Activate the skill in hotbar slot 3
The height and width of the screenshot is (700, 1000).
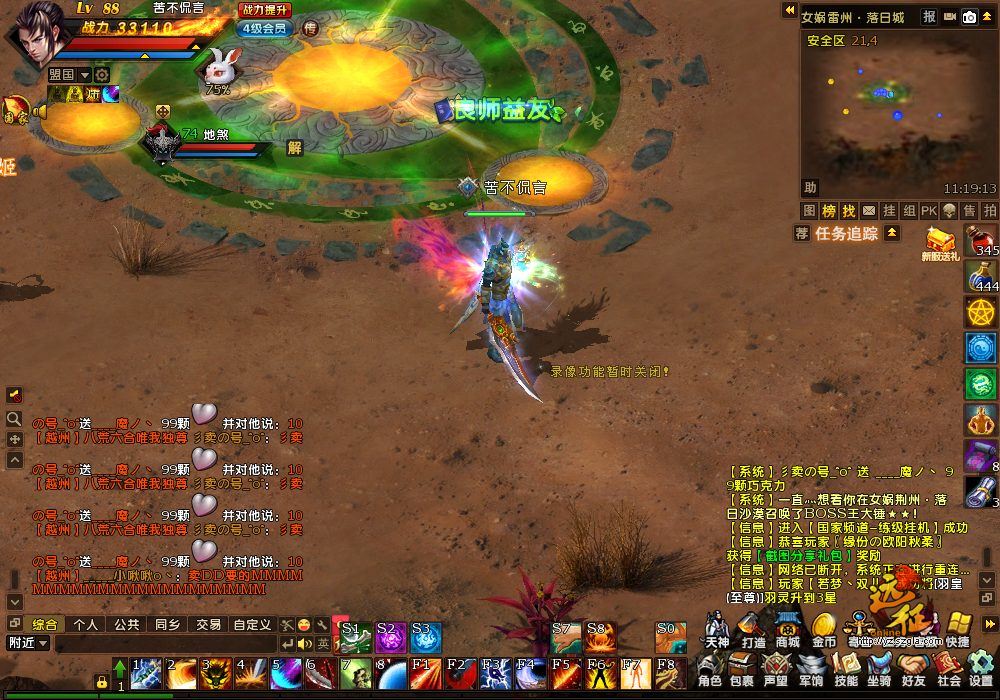point(215,673)
